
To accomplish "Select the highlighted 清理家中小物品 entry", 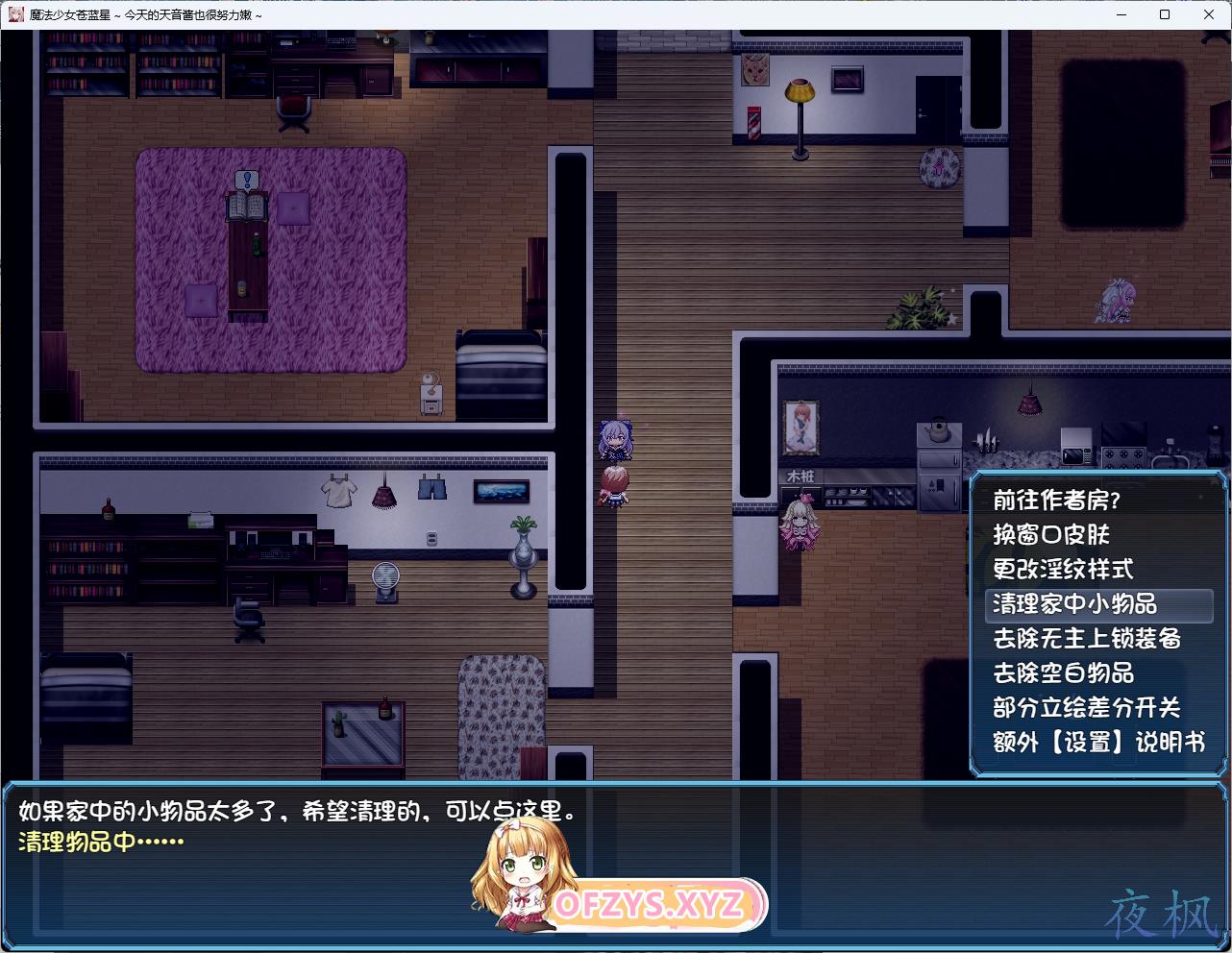I will 1074,604.
